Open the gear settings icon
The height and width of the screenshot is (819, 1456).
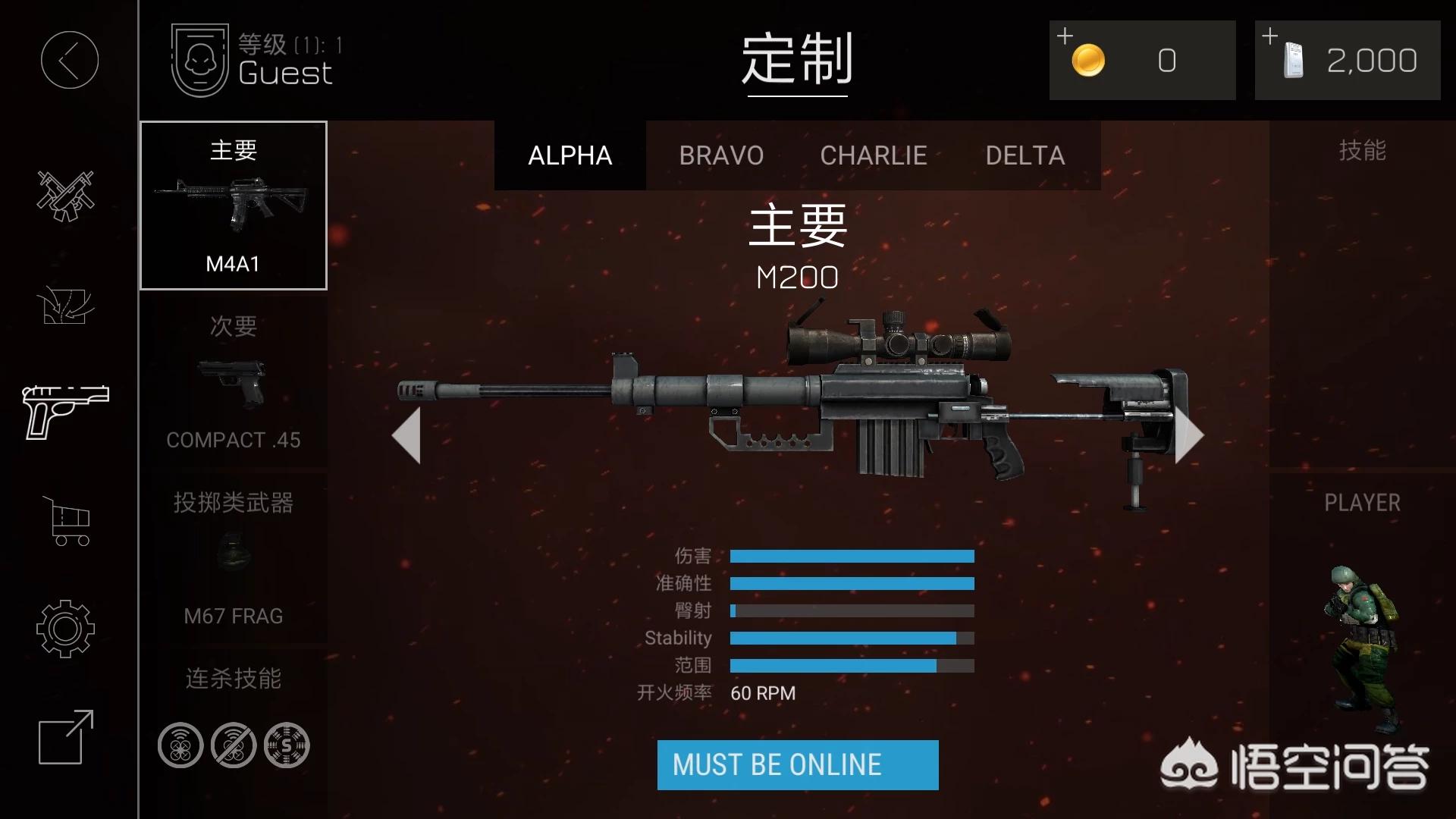(x=65, y=629)
